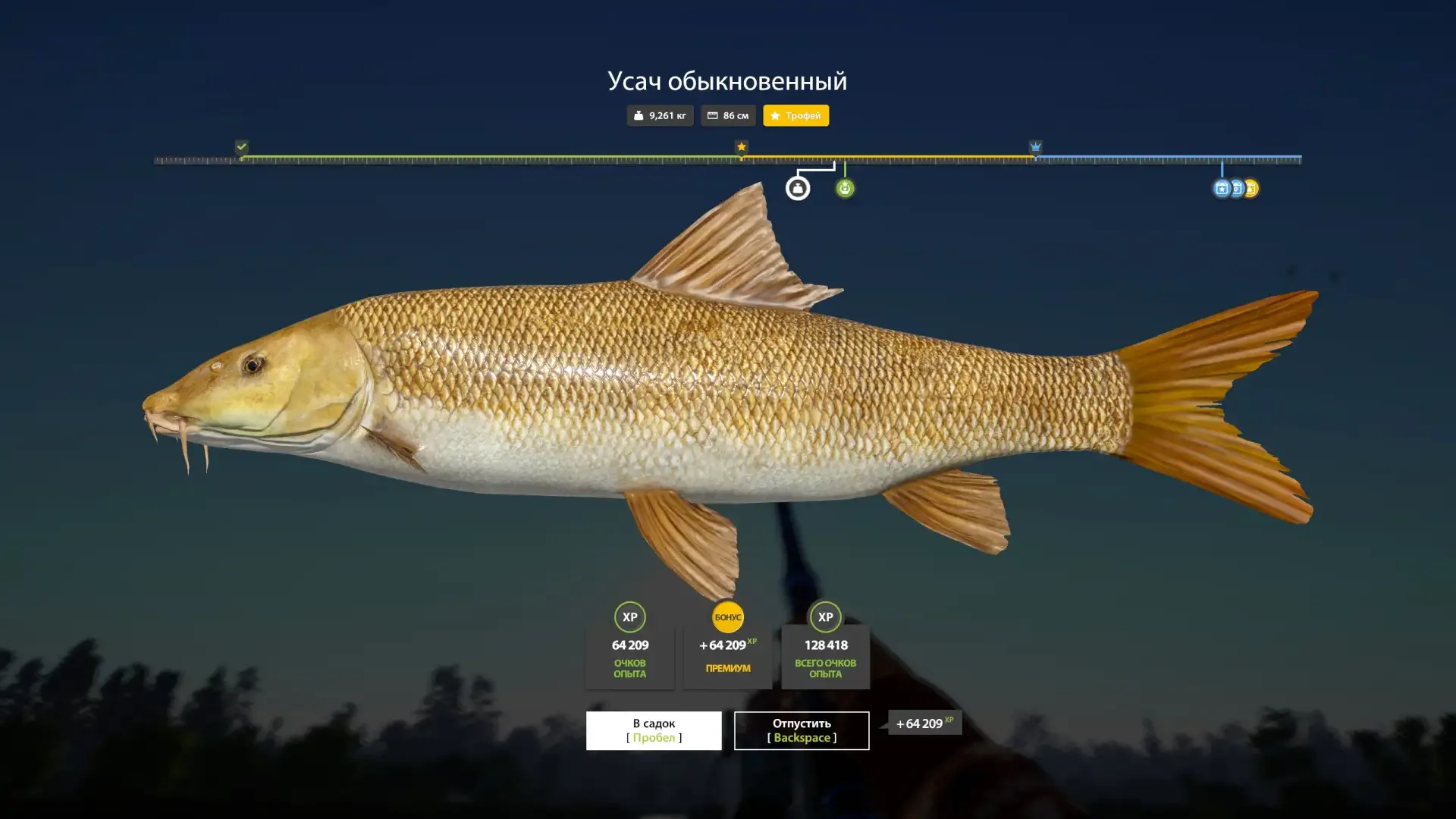Click the white weight icon under the scale
The image size is (1456, 819).
click(797, 188)
